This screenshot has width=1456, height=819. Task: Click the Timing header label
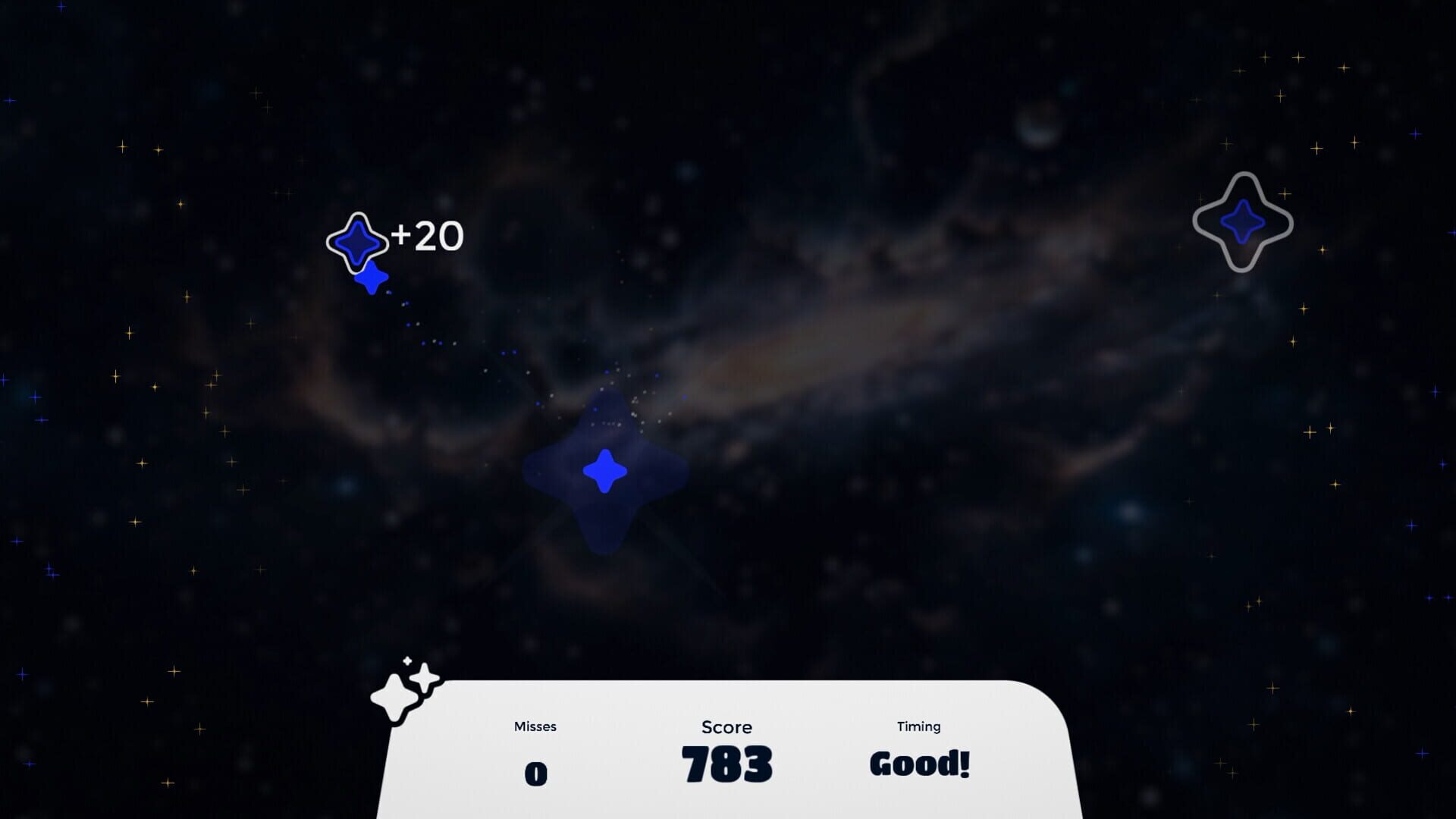(918, 726)
